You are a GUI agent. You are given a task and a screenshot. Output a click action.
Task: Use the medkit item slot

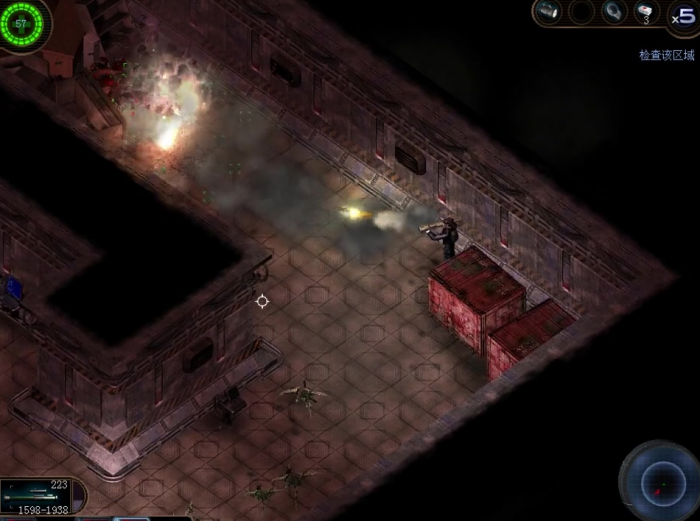click(x=647, y=12)
